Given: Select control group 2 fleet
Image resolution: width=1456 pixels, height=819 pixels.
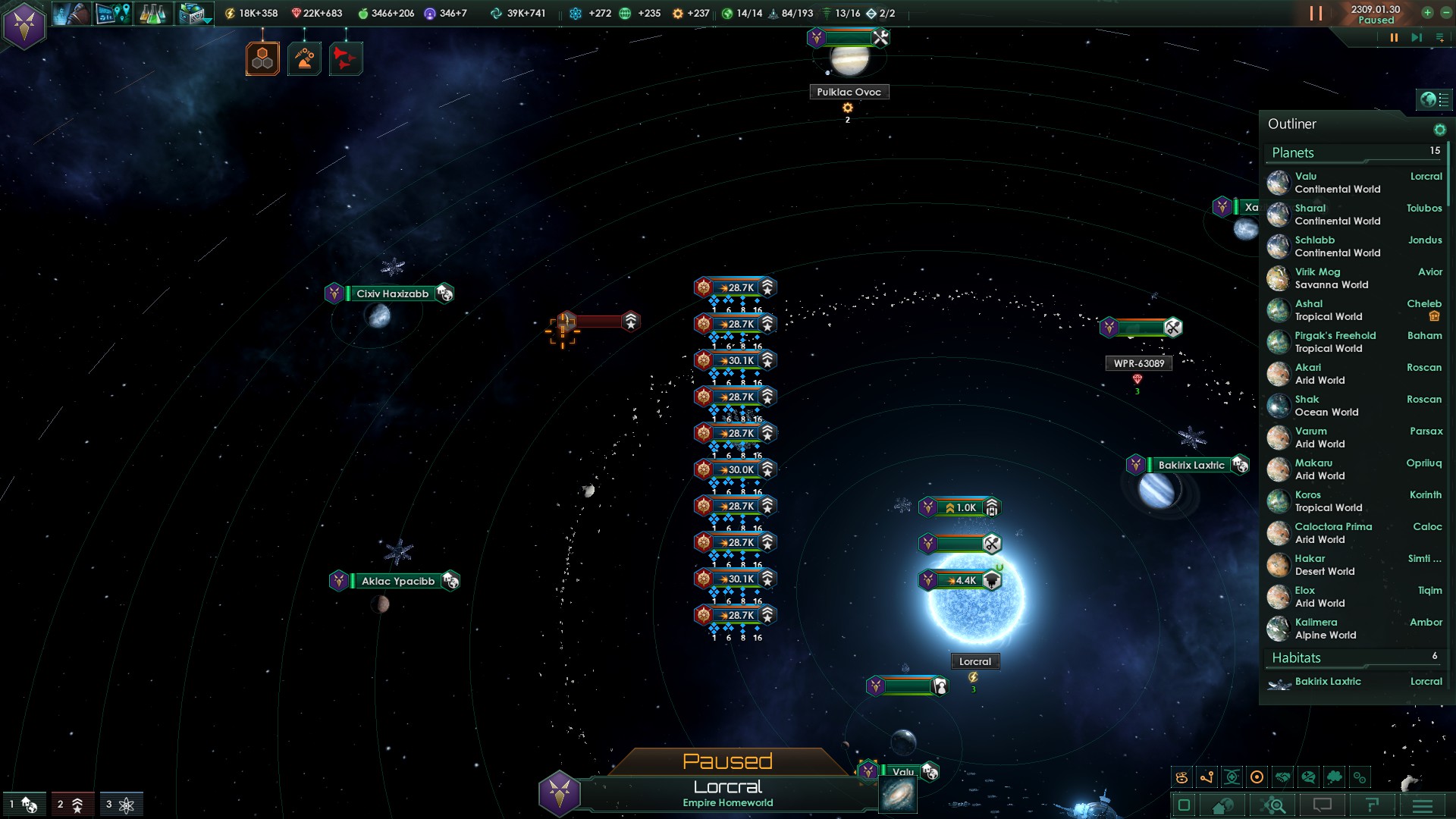Looking at the screenshot, I should tap(71, 805).
